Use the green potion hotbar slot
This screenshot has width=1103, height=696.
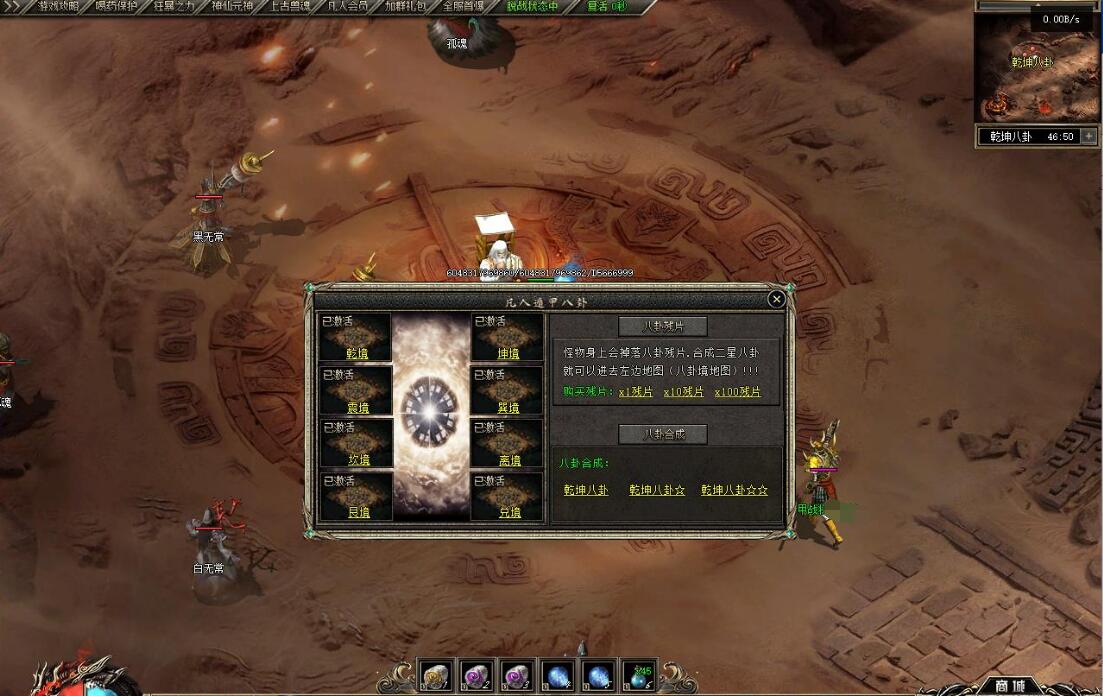(x=639, y=676)
